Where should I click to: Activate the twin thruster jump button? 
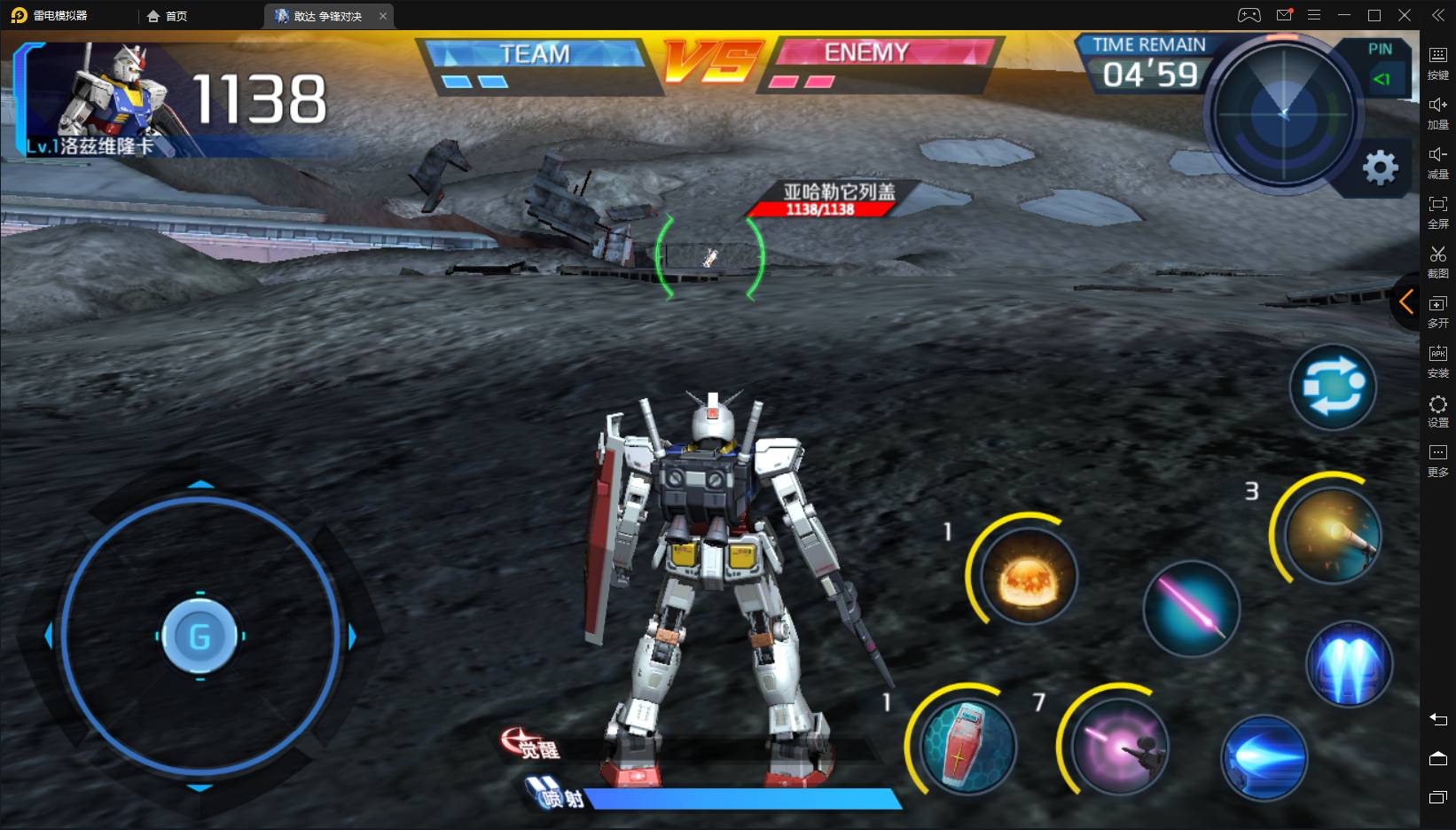(x=1349, y=665)
